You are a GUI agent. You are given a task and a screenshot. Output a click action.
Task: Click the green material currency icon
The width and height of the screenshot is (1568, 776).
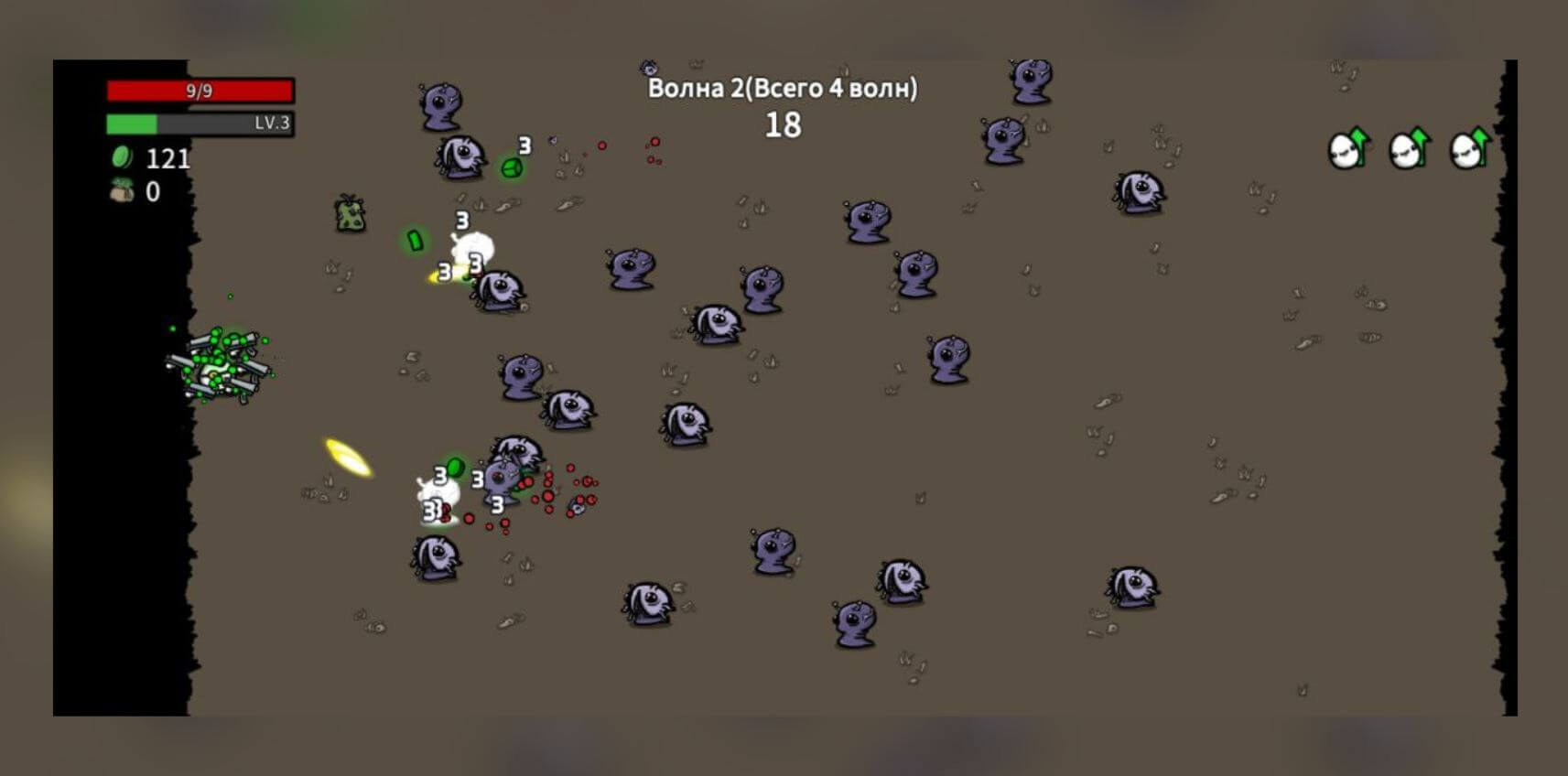(122, 157)
